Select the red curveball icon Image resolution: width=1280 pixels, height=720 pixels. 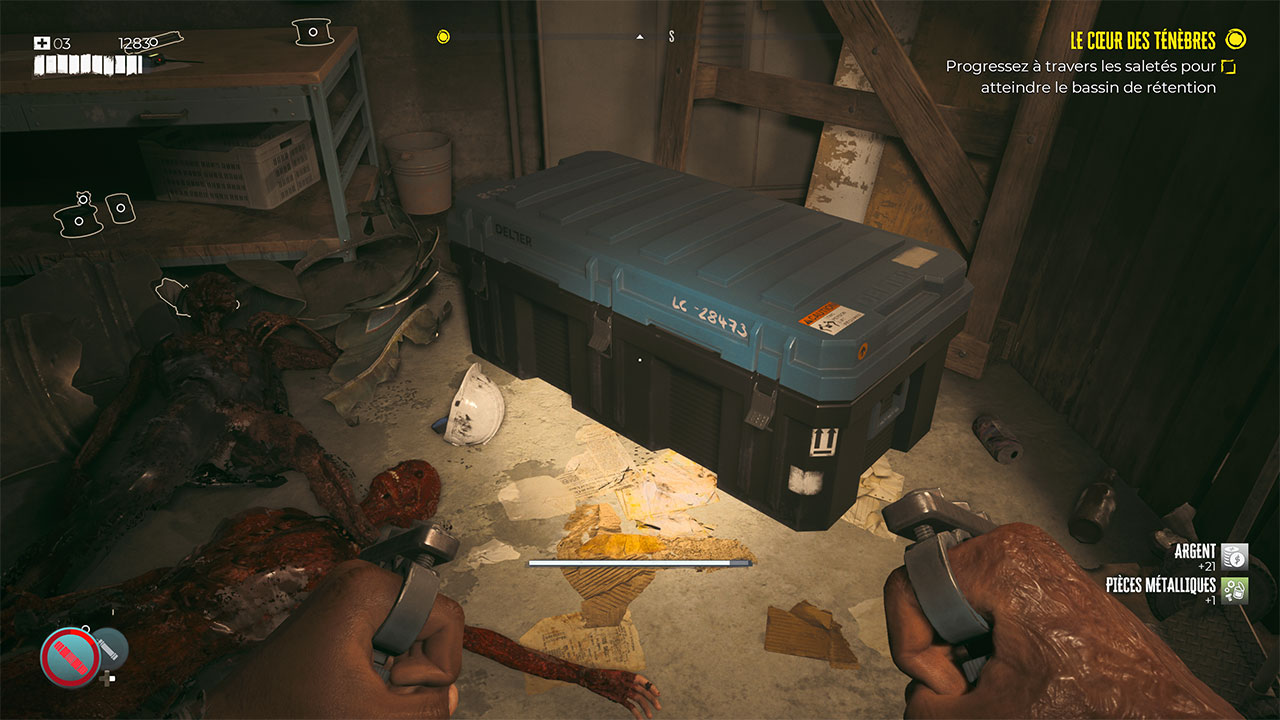70,658
